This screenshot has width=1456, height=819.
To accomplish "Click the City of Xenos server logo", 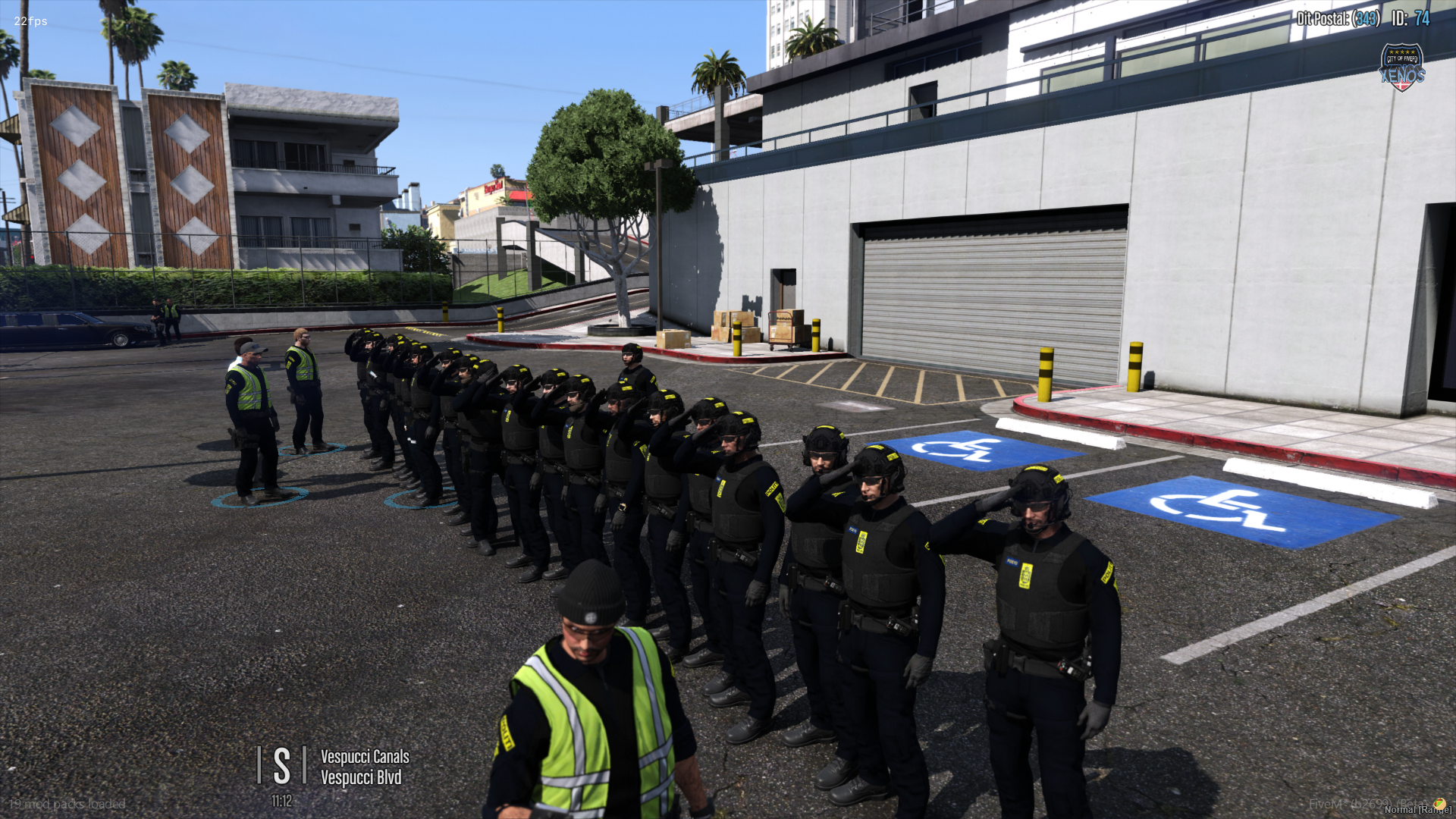I will click(1401, 67).
